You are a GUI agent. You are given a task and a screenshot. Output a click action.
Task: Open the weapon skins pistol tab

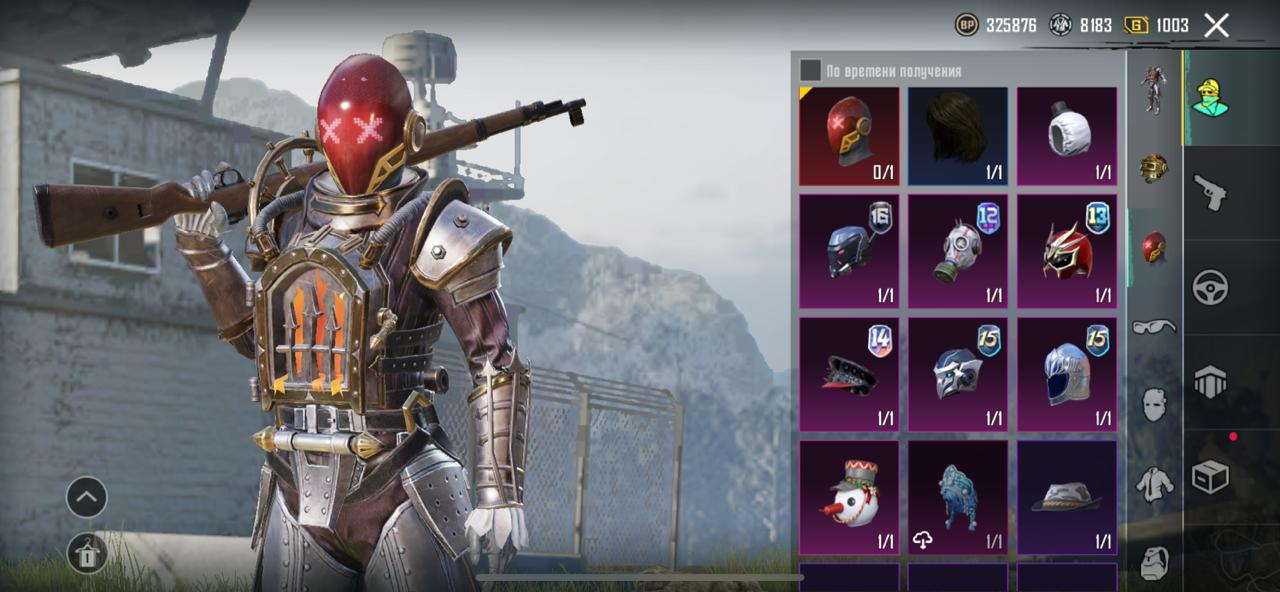(x=1210, y=192)
